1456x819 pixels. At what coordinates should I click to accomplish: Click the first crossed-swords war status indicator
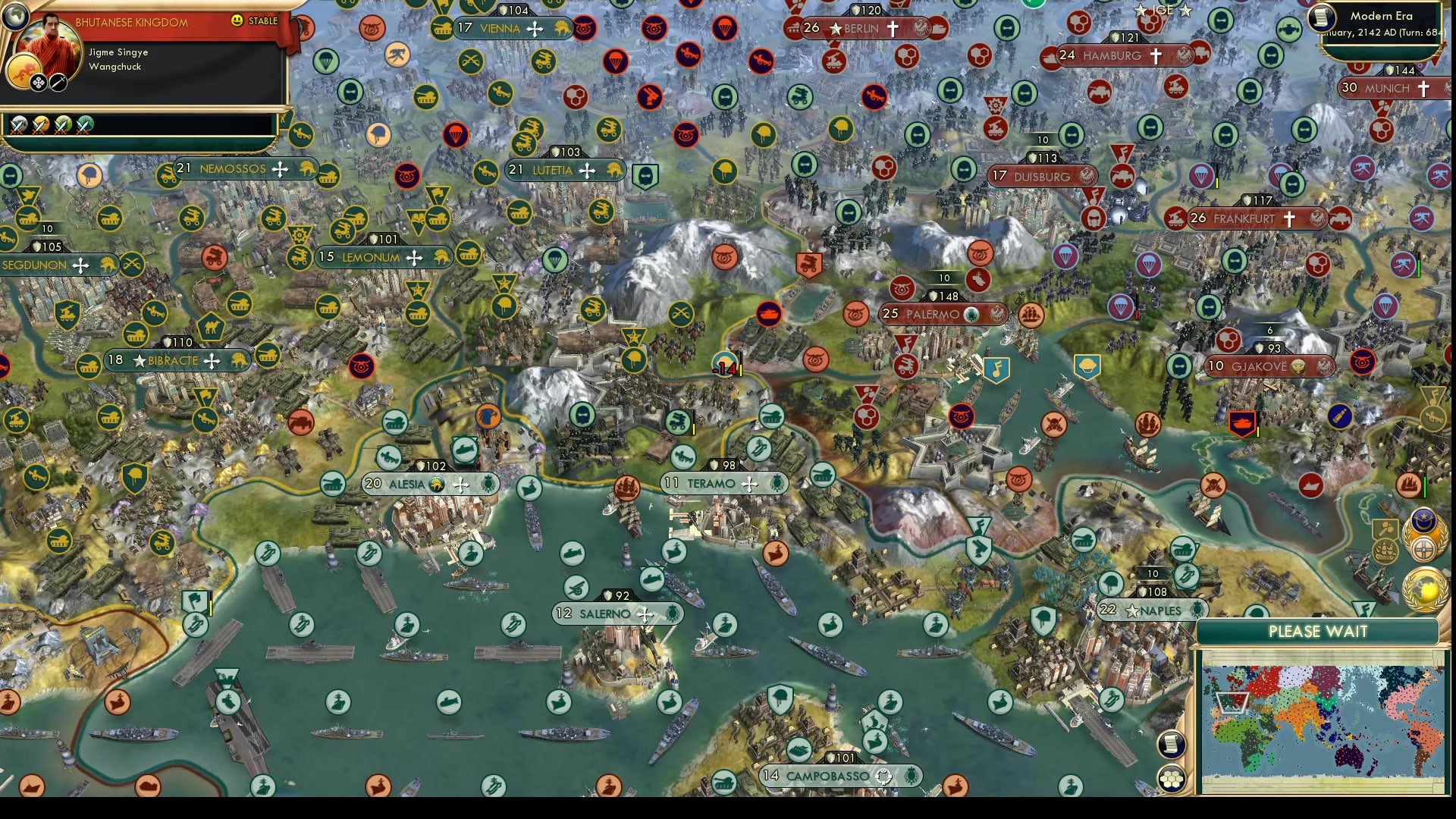(x=18, y=125)
